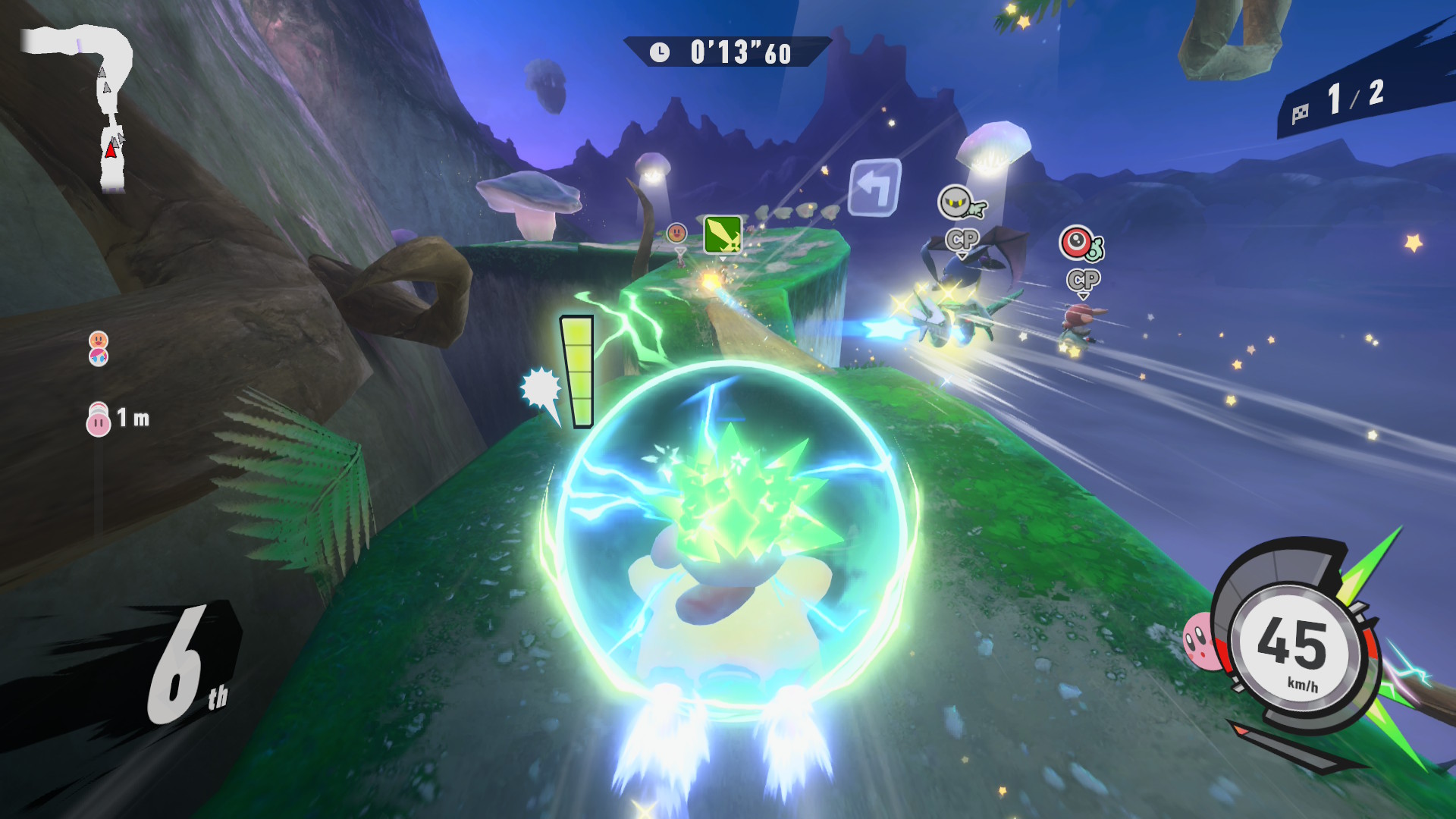Click the orange-faced racer icon in the position tracker
Image resolution: width=1456 pixels, height=819 pixels.
coord(99,340)
